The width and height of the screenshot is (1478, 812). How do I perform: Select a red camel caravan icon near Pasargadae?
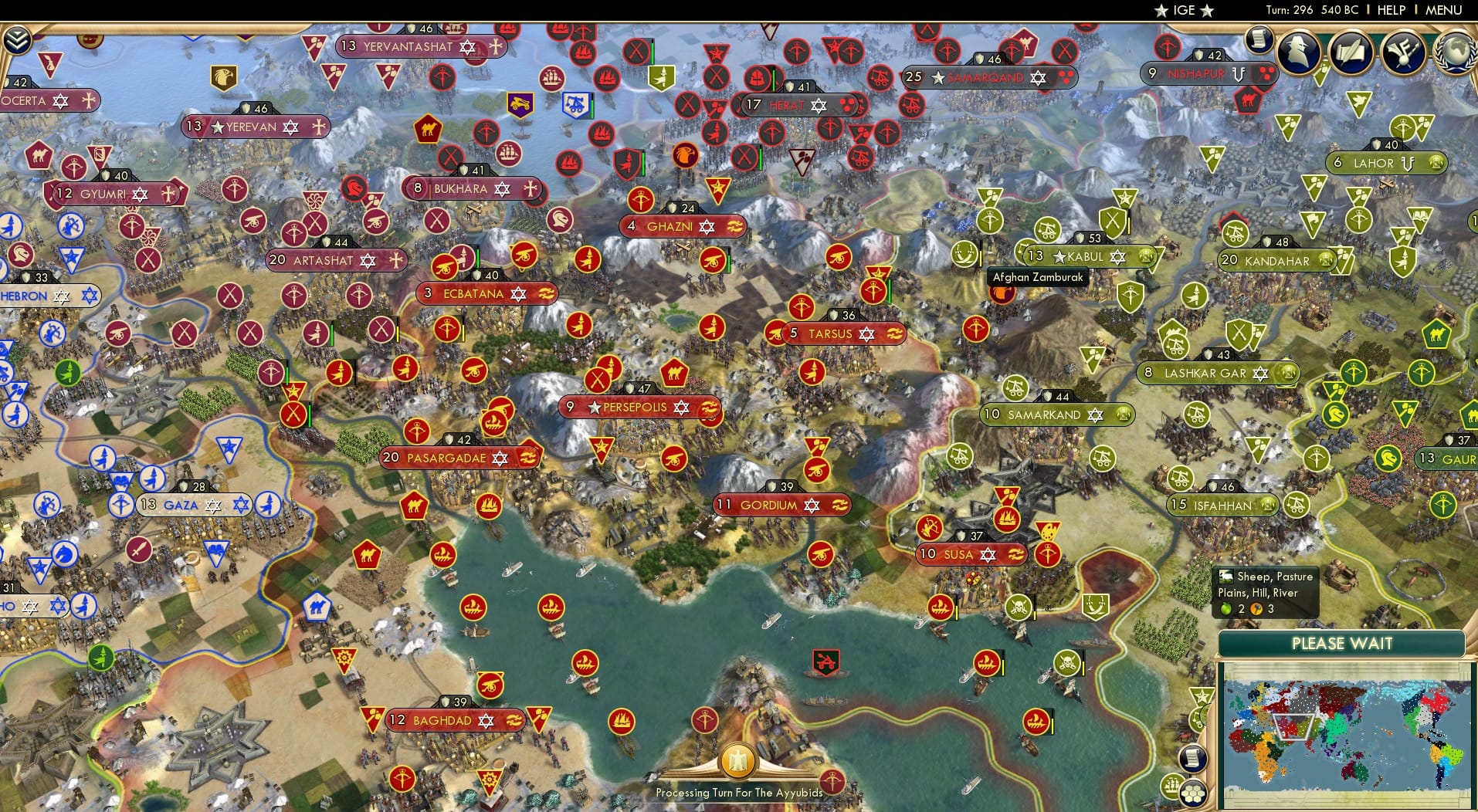414,506
